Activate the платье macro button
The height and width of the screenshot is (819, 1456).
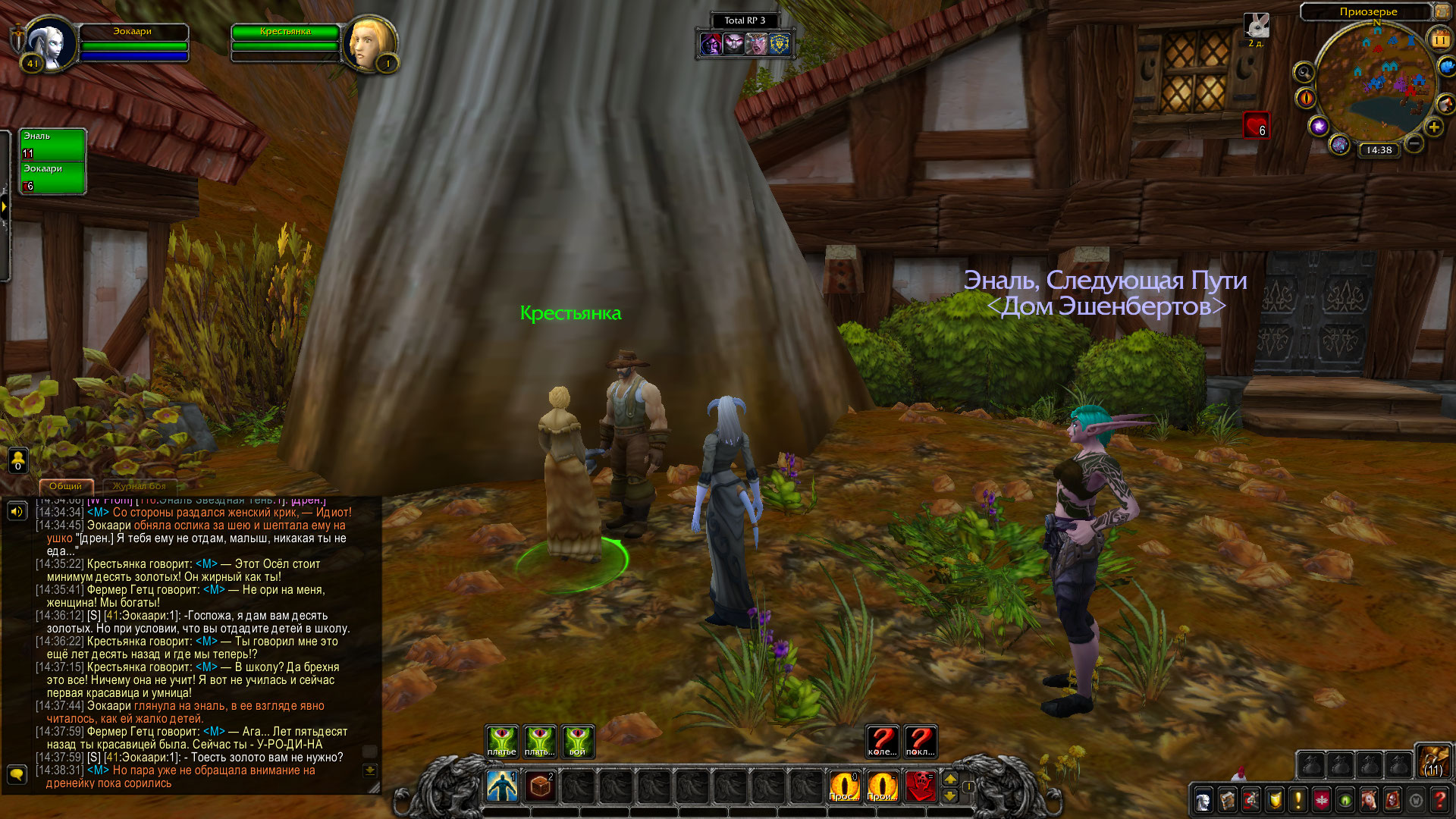[x=502, y=741]
